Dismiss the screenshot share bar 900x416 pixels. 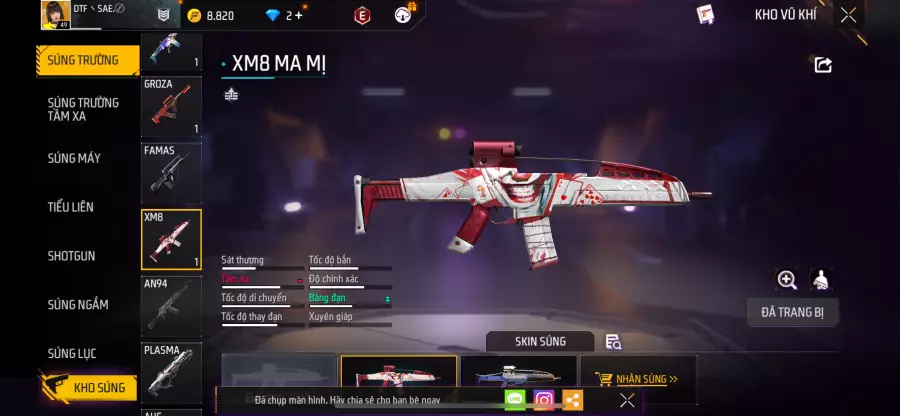(627, 400)
